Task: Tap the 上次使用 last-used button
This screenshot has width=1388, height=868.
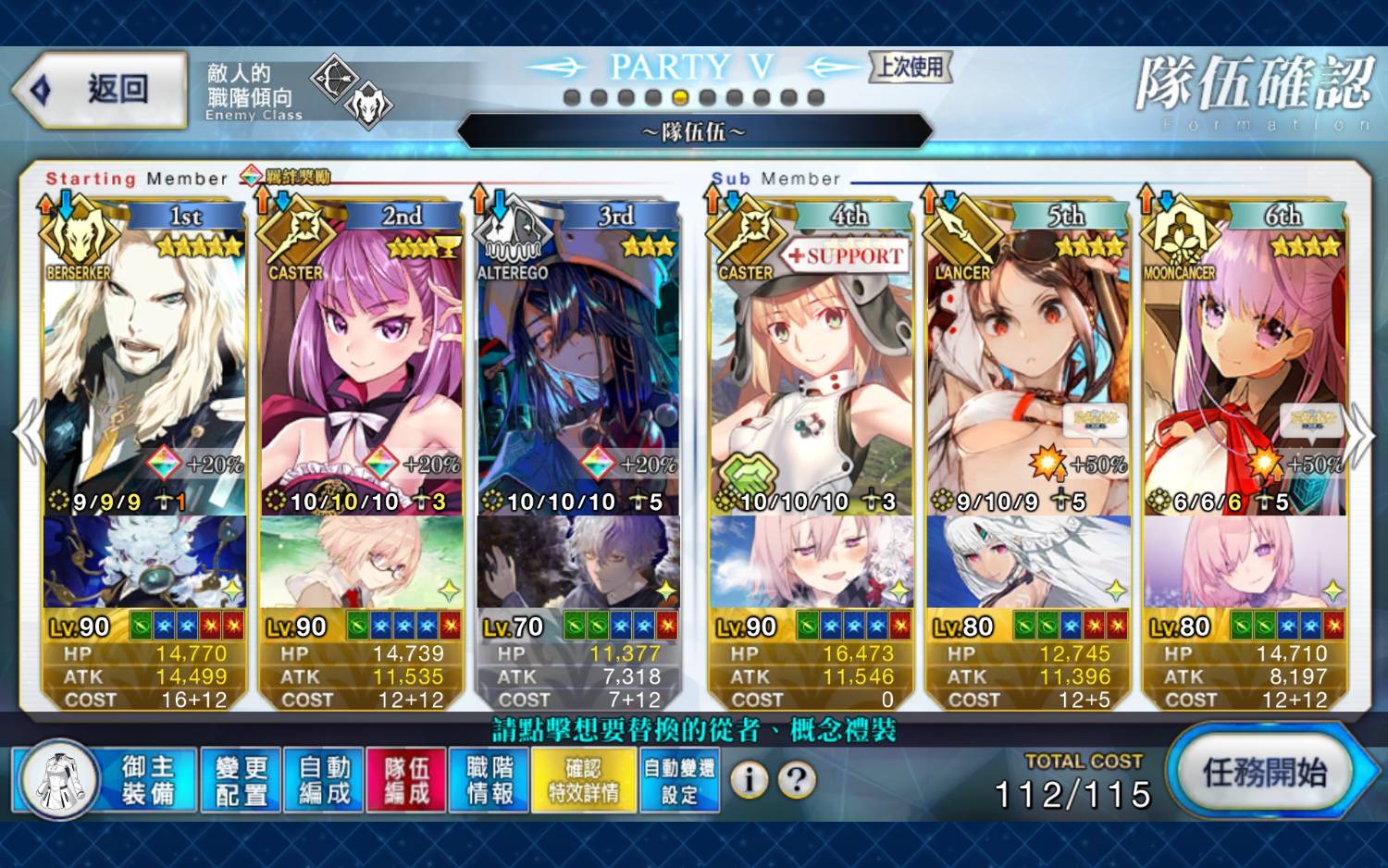Action: [911, 67]
